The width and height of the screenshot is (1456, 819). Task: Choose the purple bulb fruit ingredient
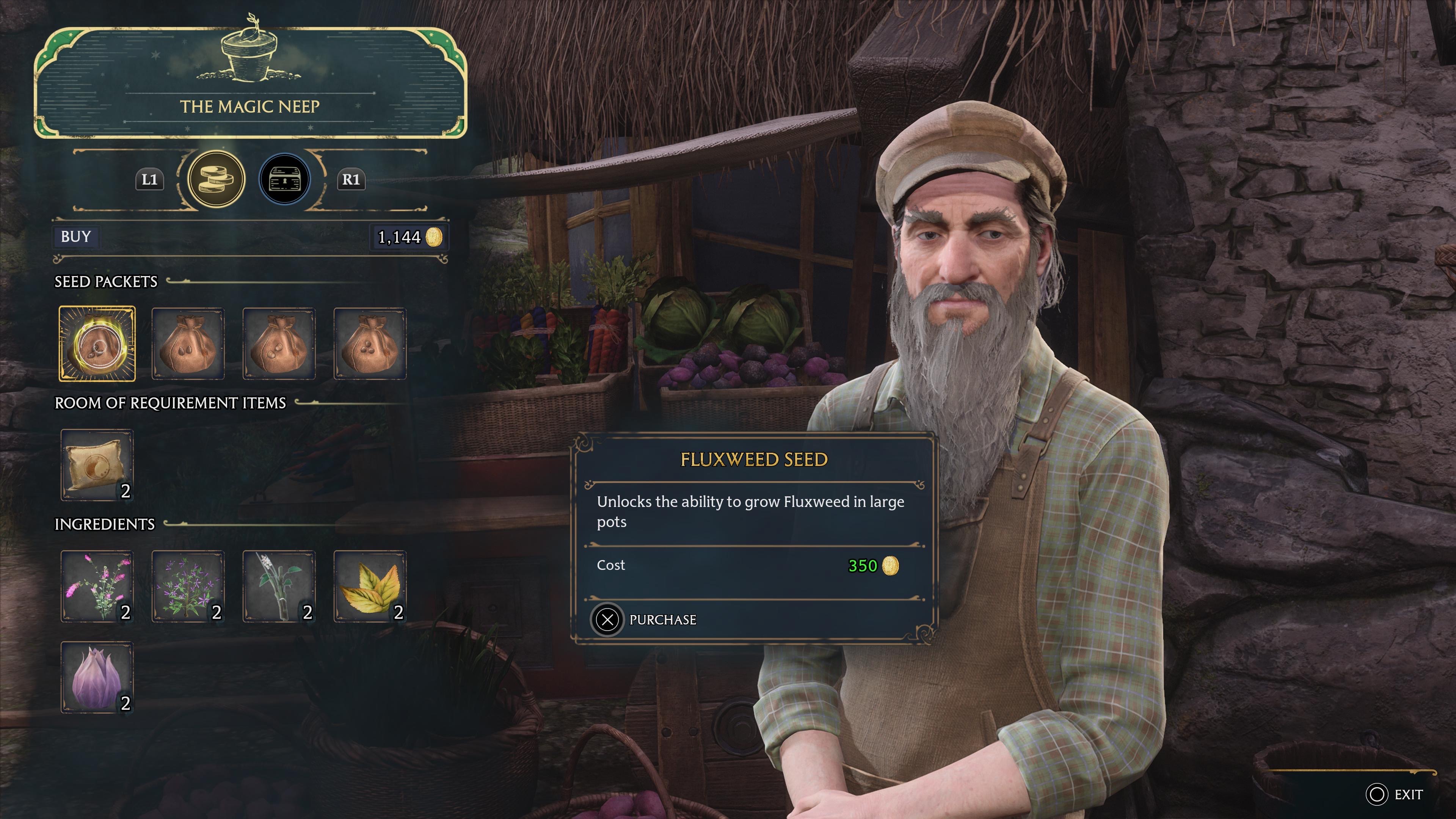tap(97, 676)
